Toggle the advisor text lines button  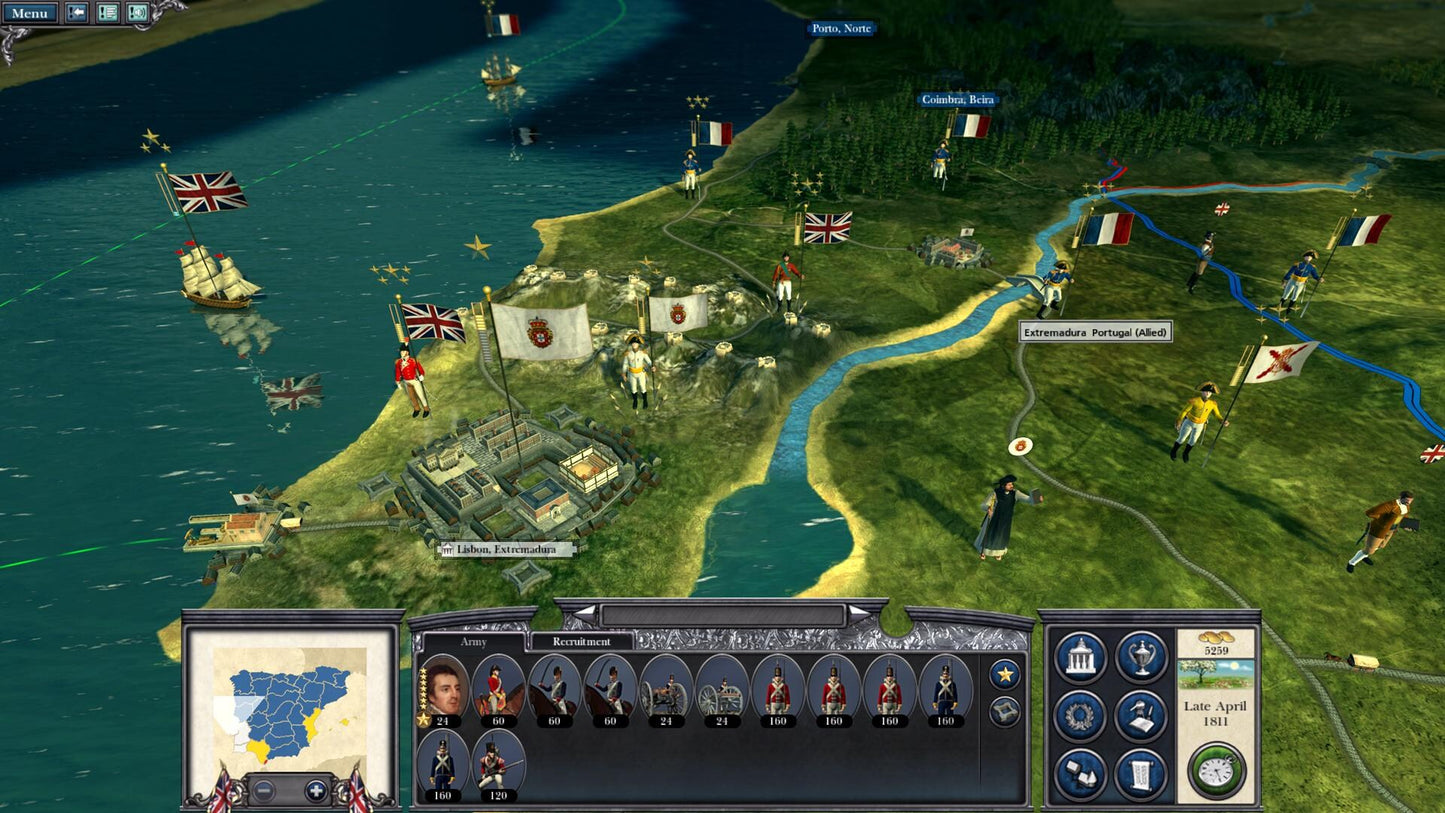tap(107, 13)
